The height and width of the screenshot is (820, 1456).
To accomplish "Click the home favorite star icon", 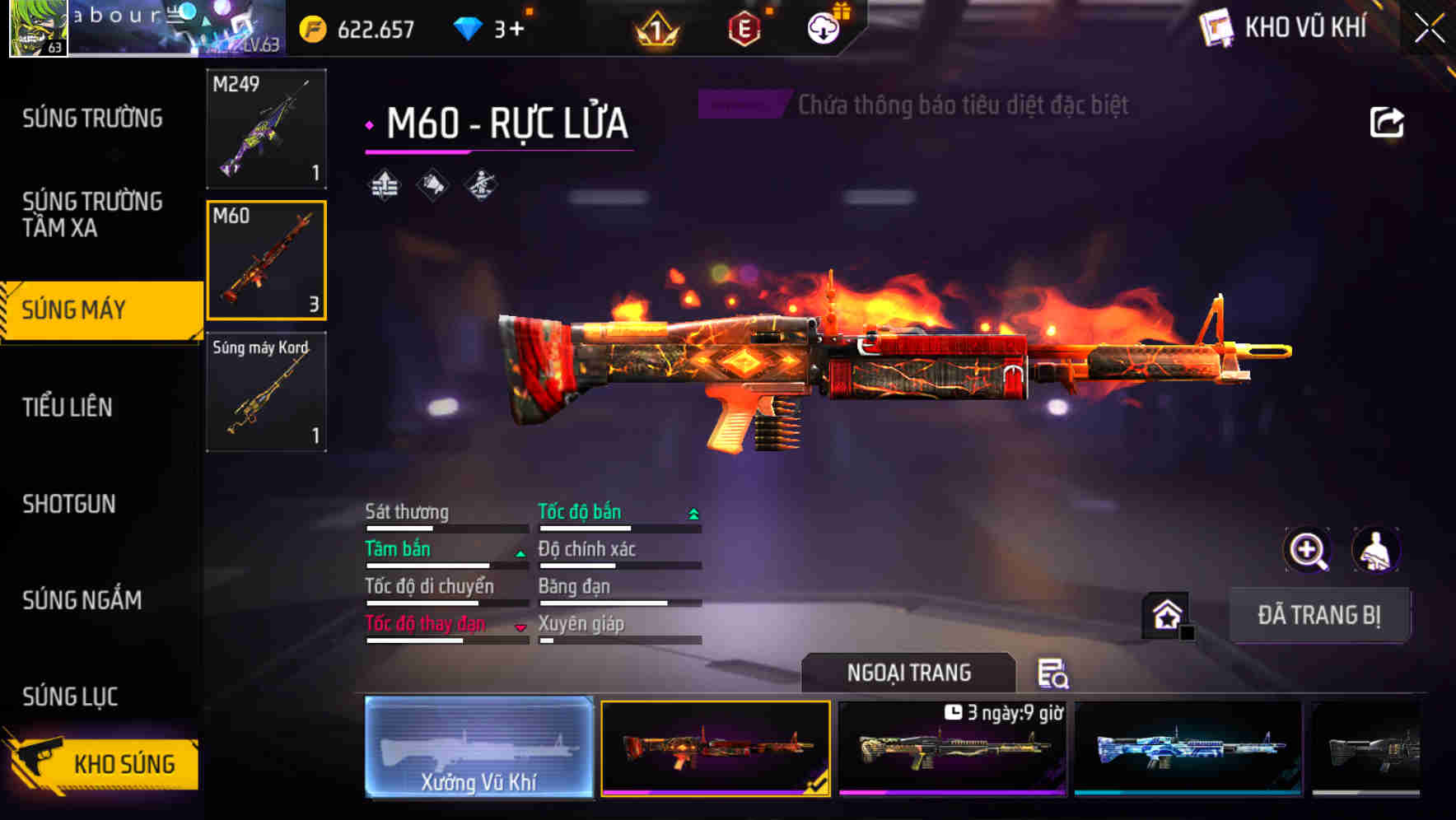I will (x=1166, y=613).
